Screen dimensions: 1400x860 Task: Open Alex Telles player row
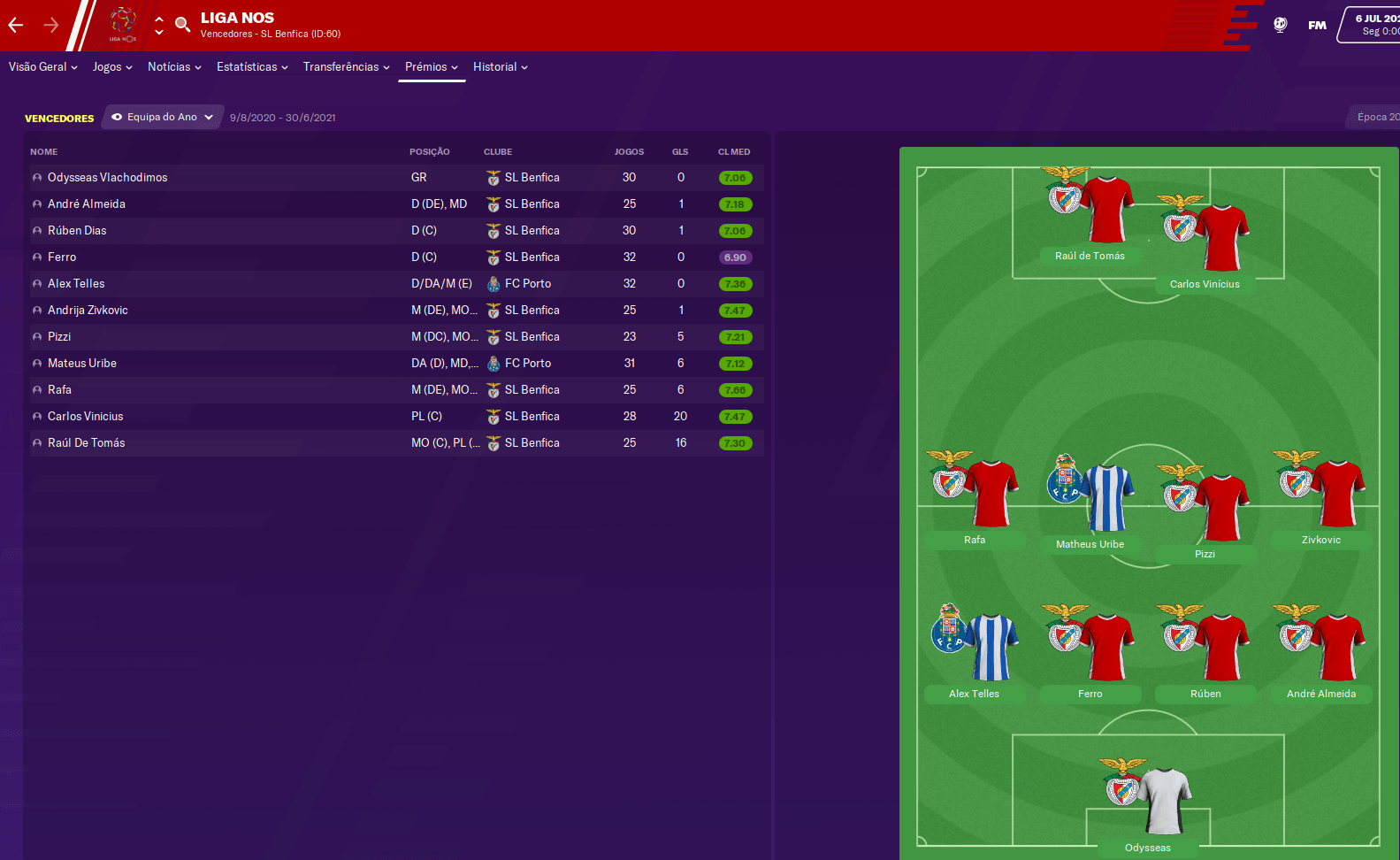tap(76, 284)
